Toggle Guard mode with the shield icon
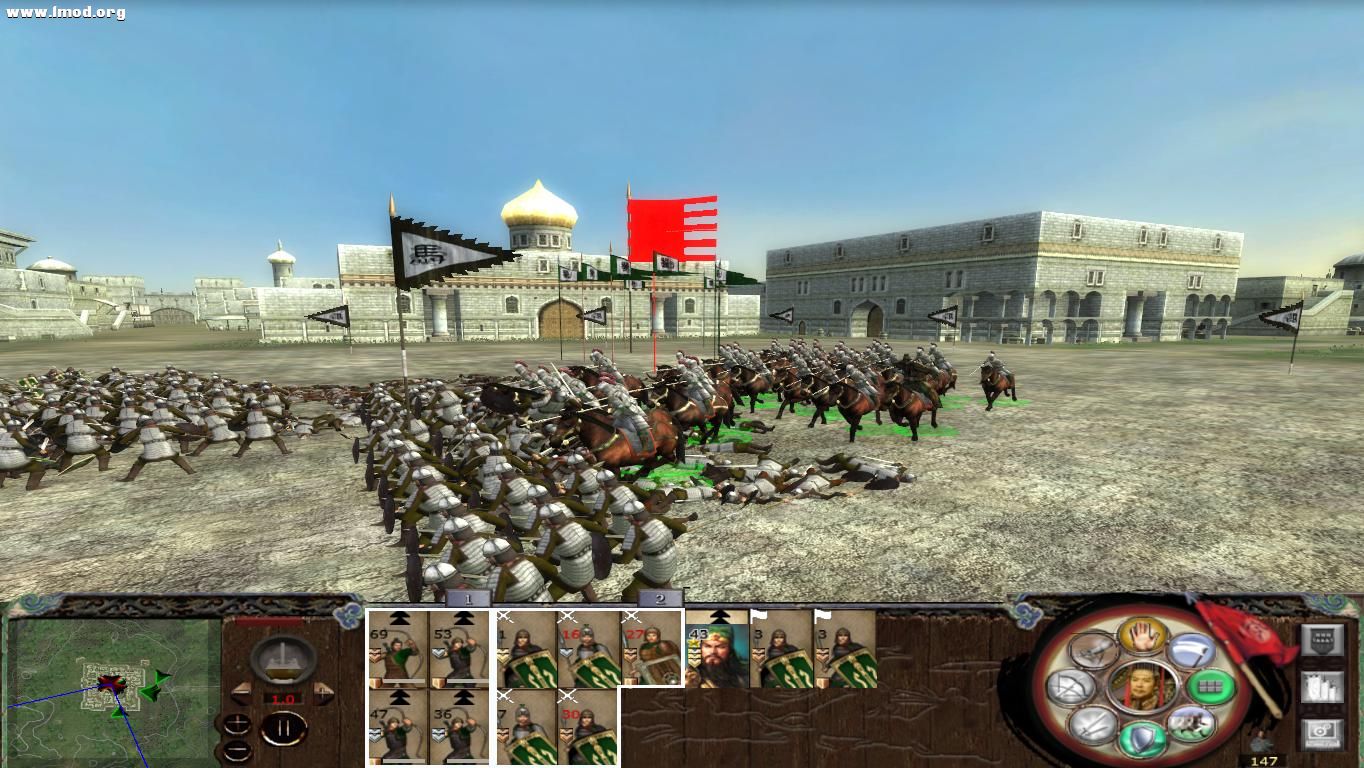This screenshot has width=1364, height=768. (1141, 737)
